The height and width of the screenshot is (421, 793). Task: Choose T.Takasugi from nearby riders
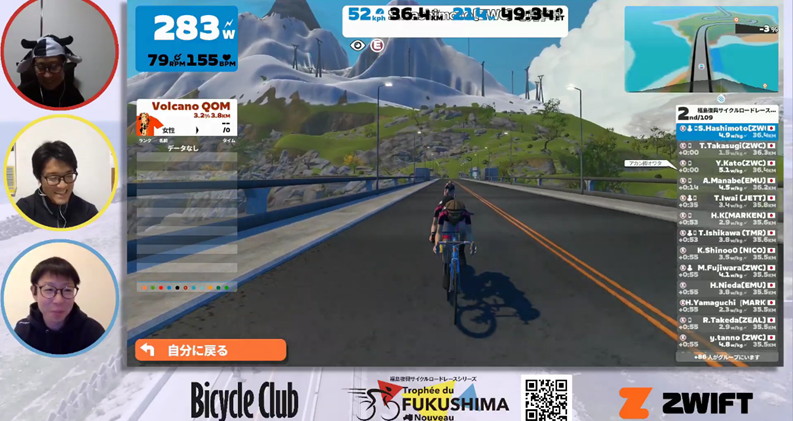[727, 148]
